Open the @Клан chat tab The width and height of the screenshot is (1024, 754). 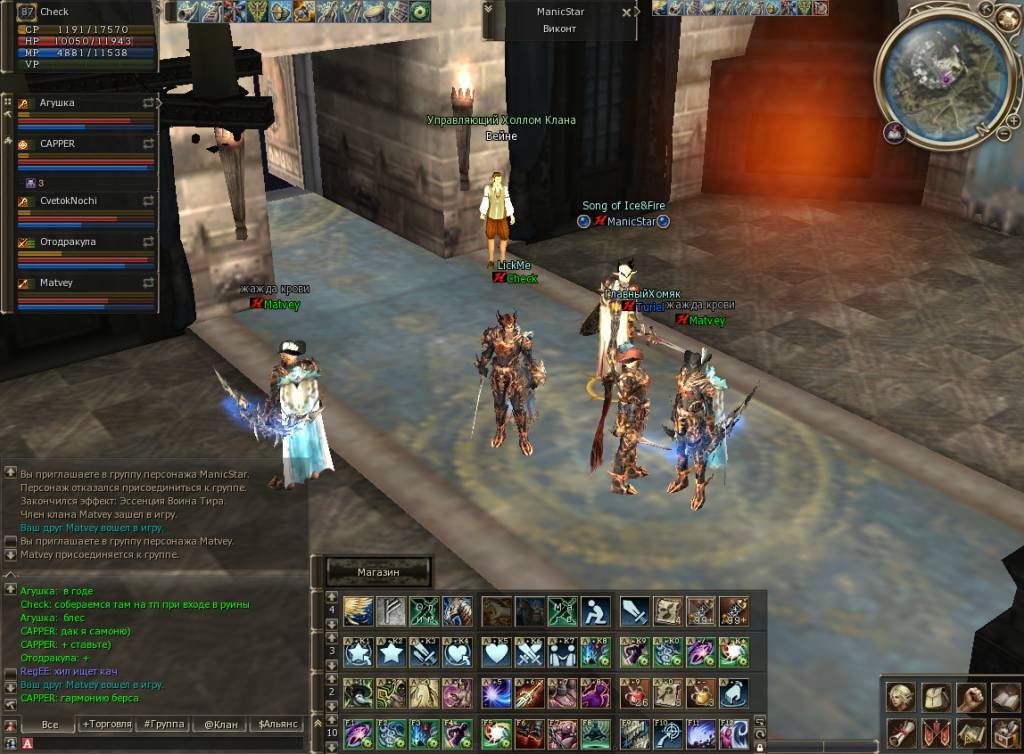220,723
